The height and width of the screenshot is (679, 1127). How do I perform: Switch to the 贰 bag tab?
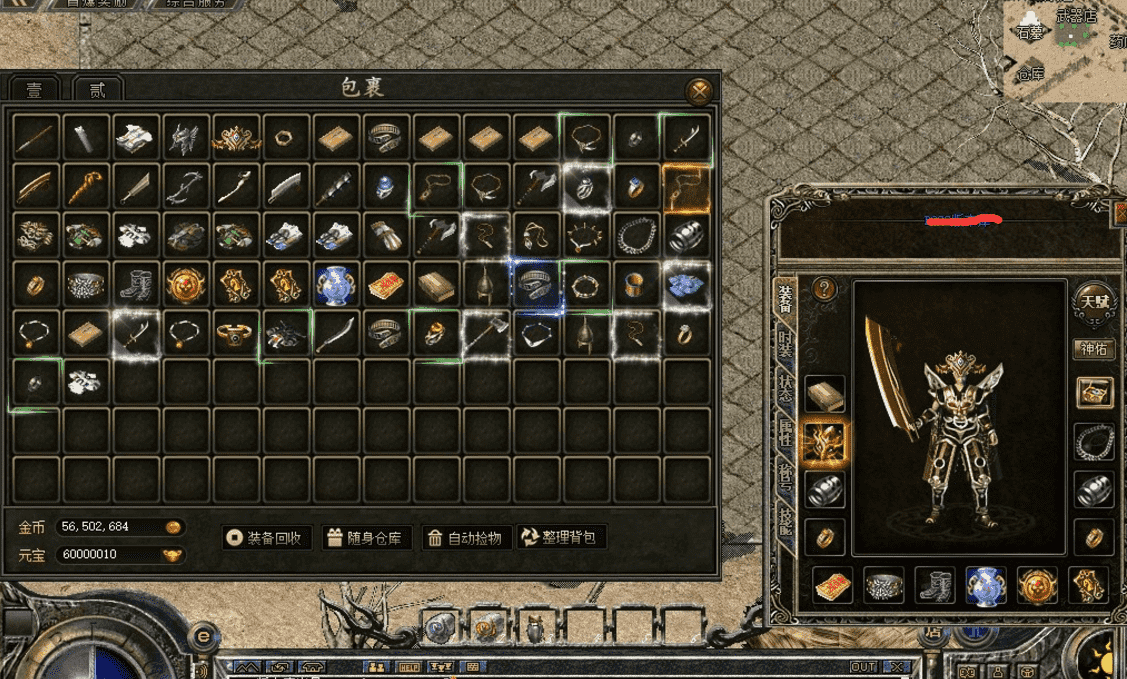click(97, 90)
